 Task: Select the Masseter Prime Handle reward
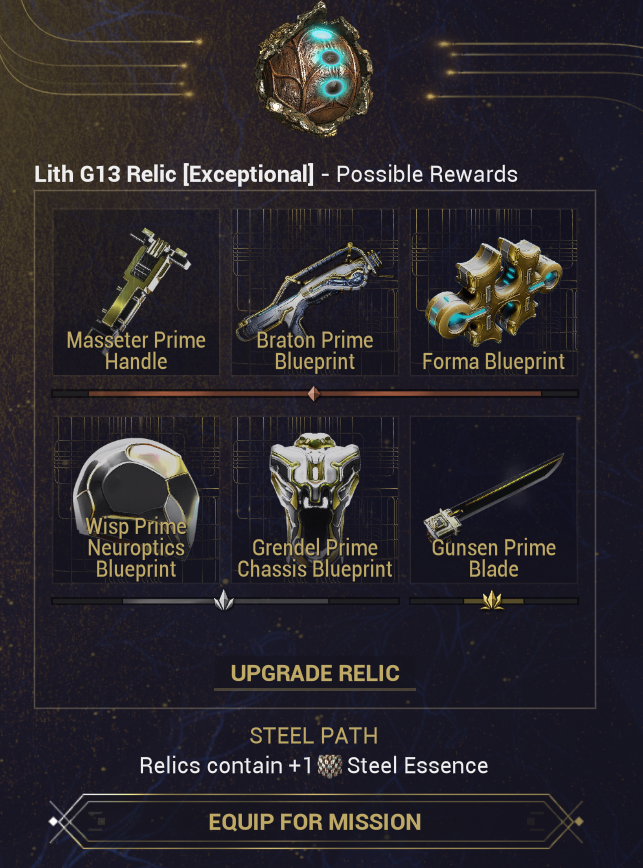coord(136,292)
